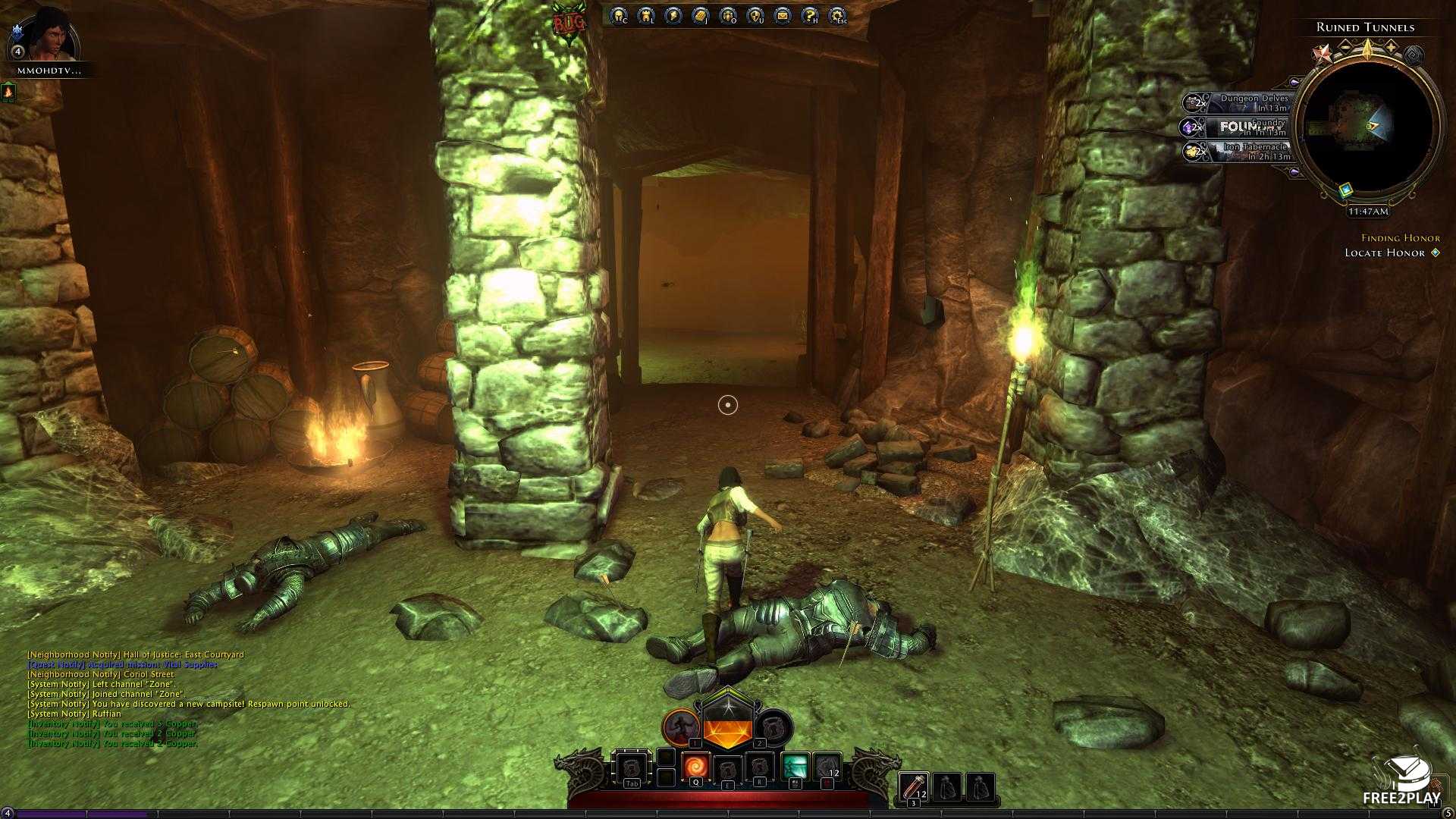Use the red health potion slot

pos(915,786)
